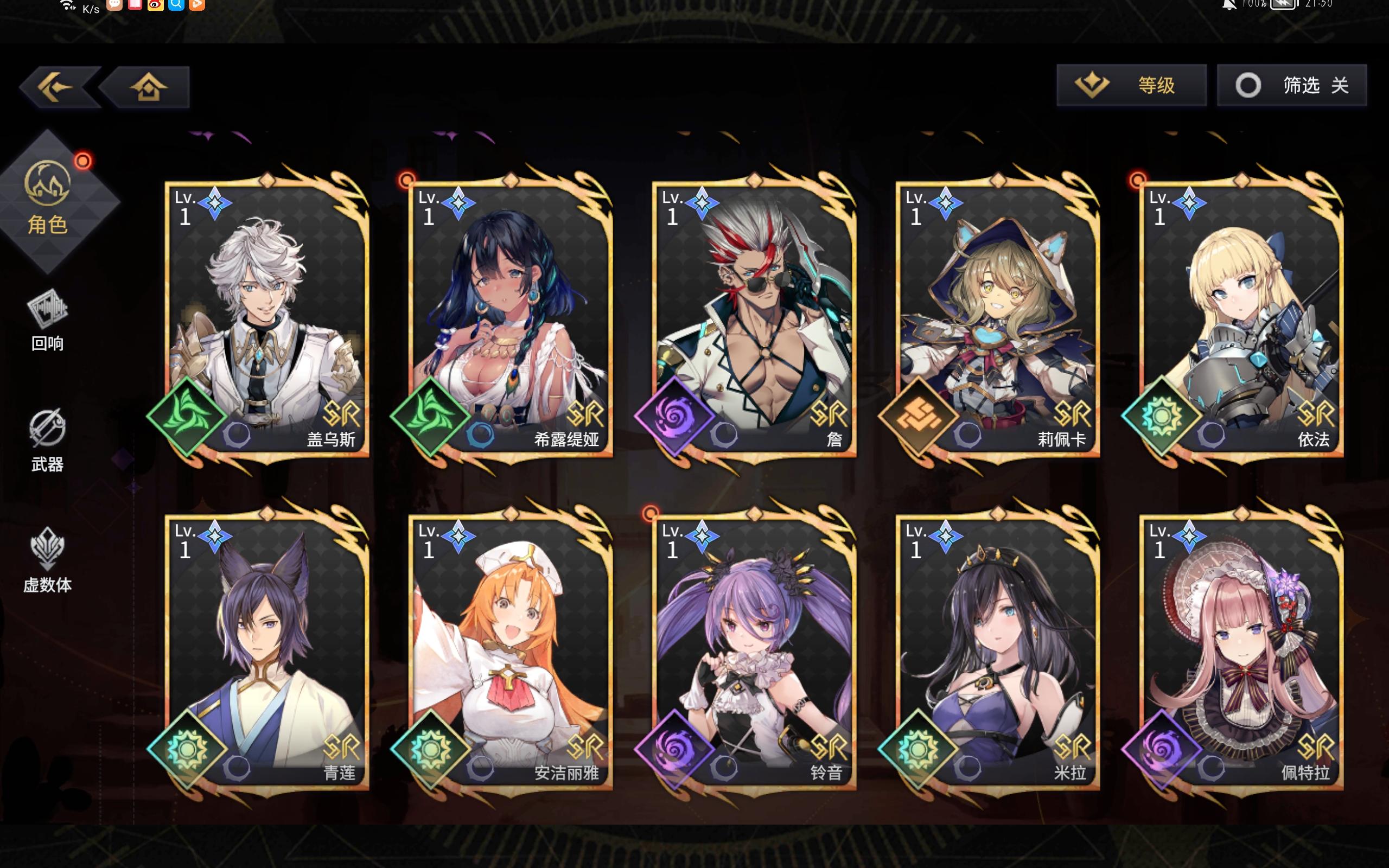
Task: Open the 等级 level sorting option
Action: click(x=1131, y=85)
